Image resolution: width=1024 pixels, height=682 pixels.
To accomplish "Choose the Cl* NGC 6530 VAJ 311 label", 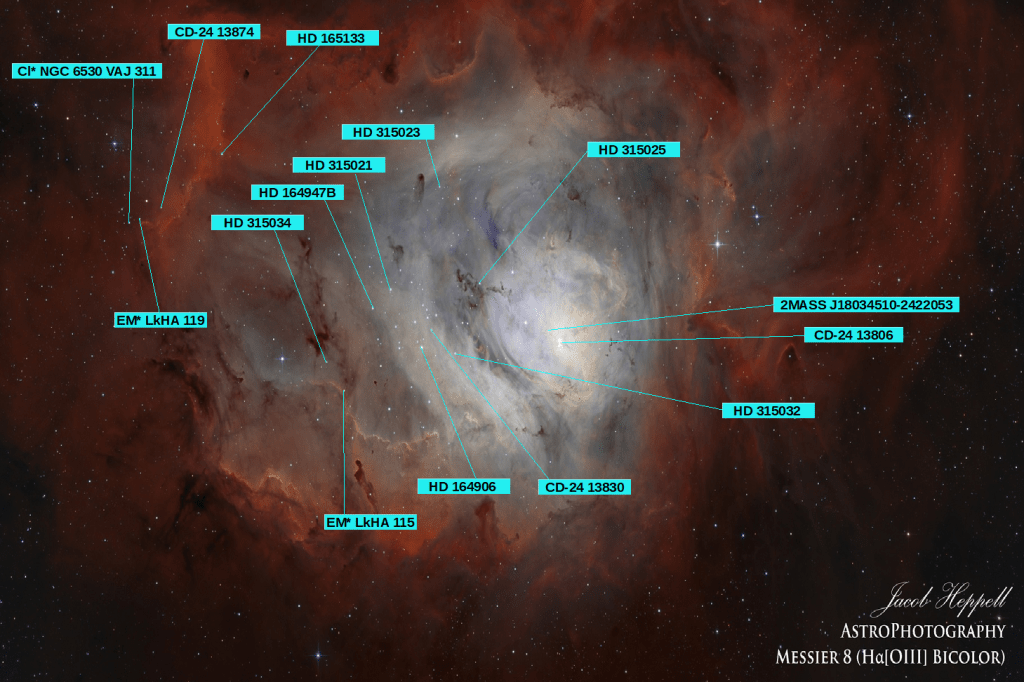I will tap(86, 71).
